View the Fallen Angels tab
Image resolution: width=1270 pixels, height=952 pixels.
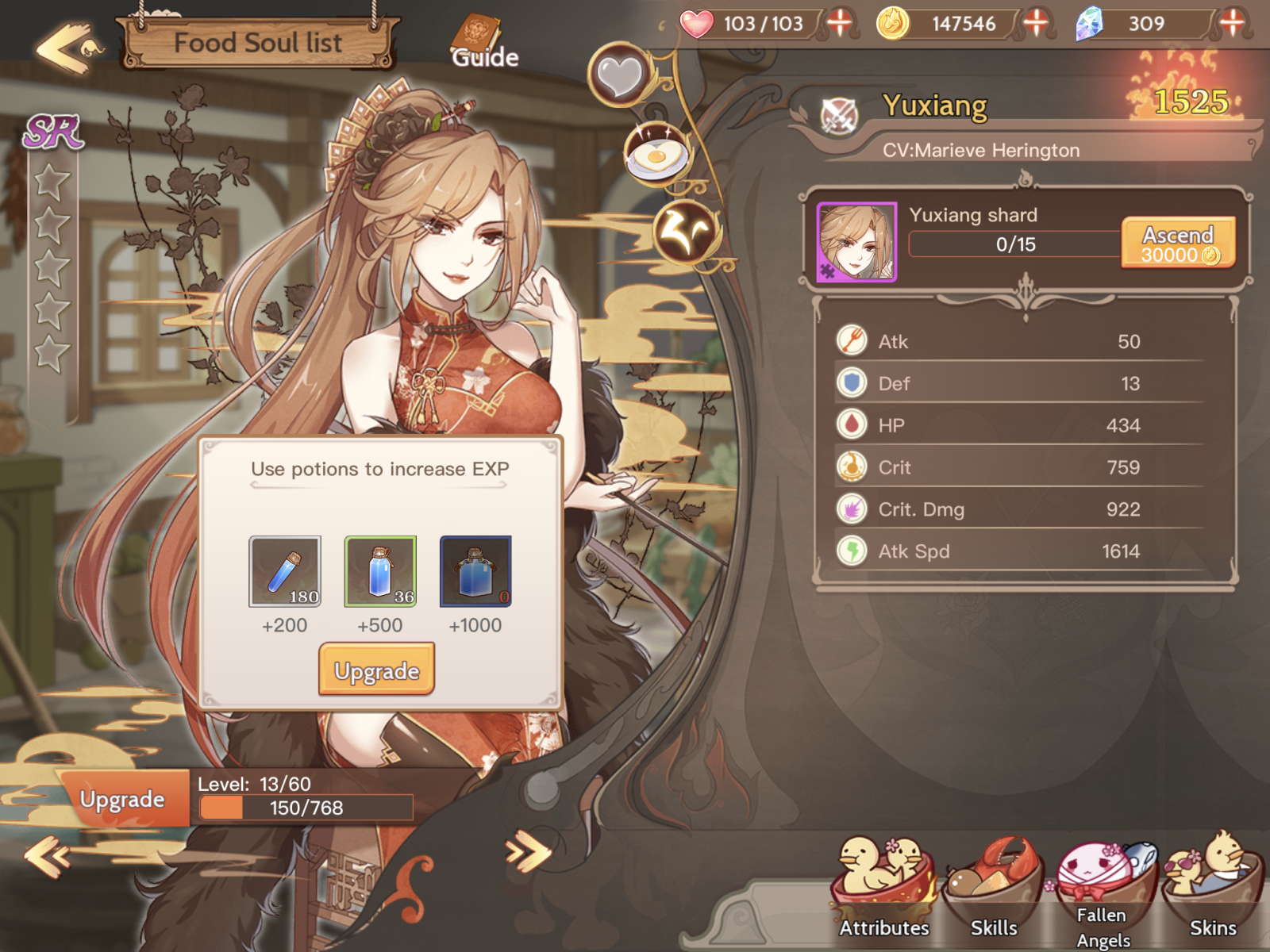1103,892
